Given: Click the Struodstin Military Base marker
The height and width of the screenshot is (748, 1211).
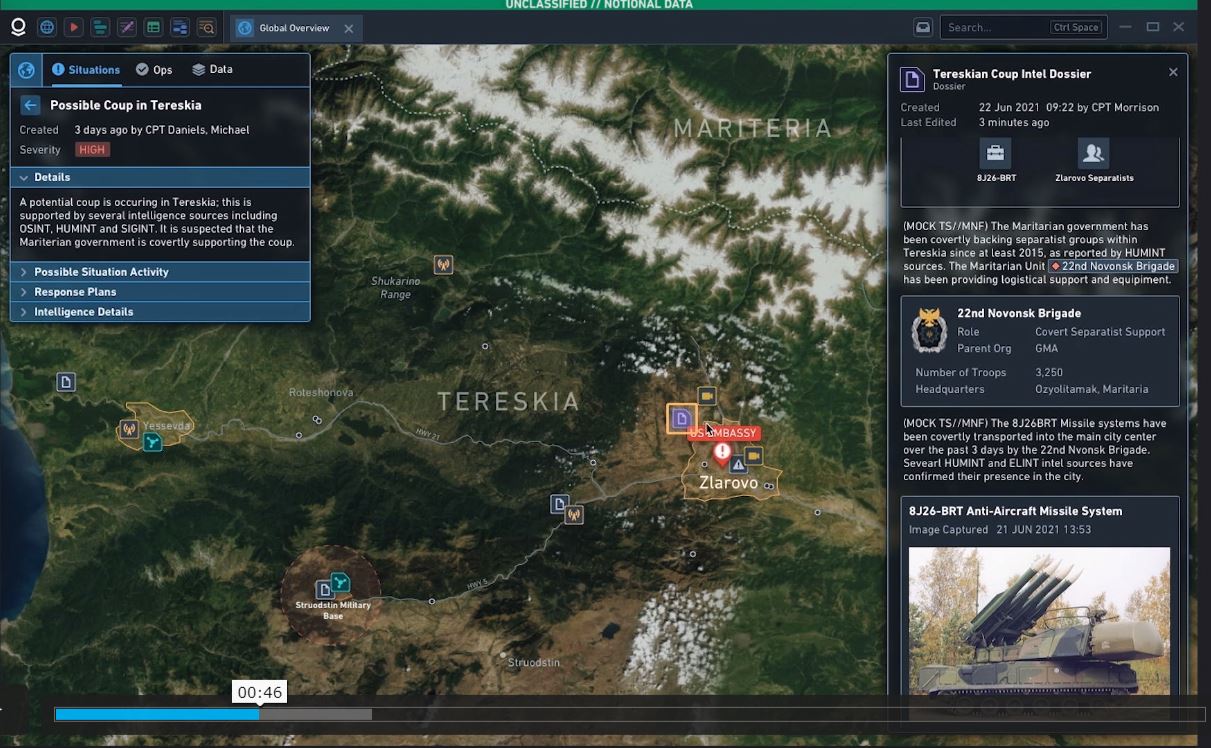Looking at the screenshot, I should [x=339, y=583].
